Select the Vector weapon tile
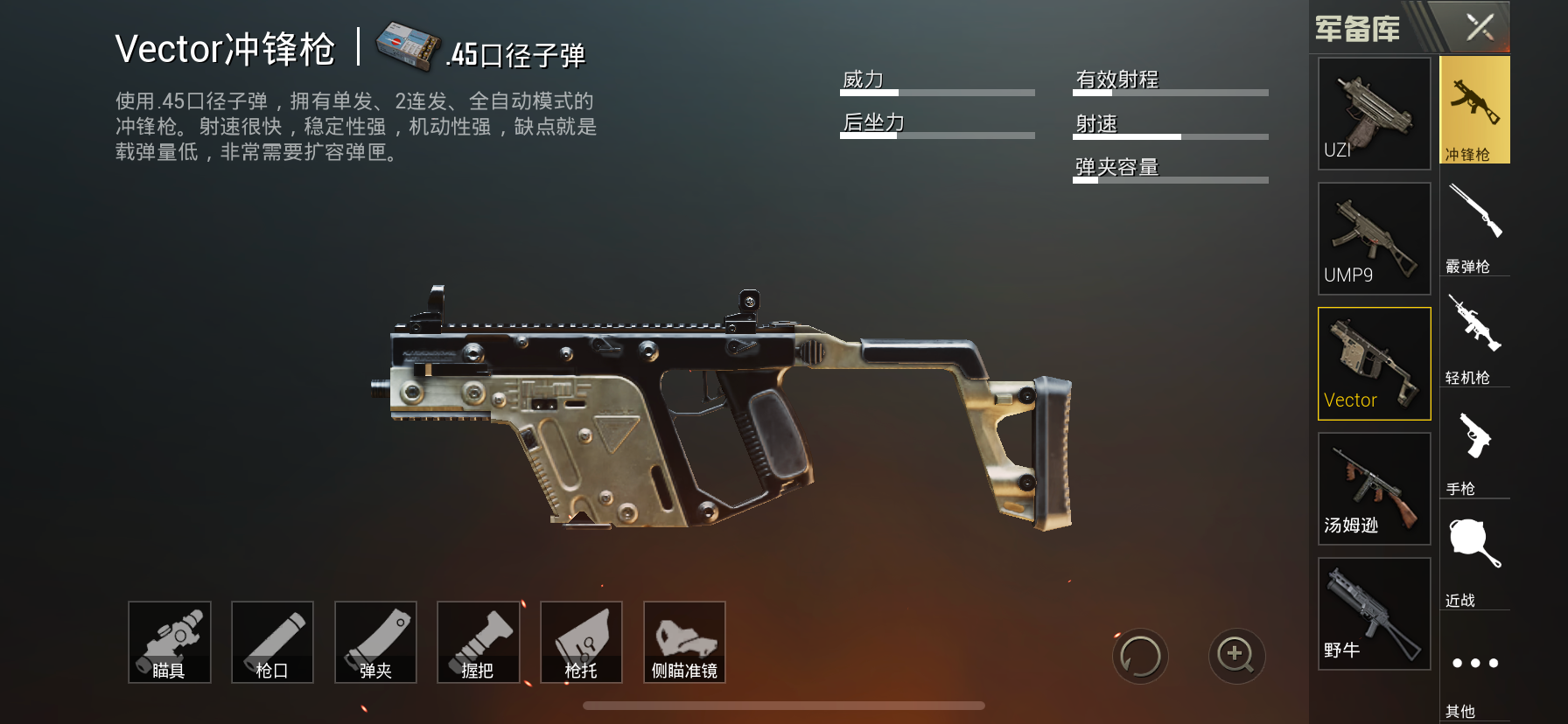The height and width of the screenshot is (724, 1568). [1374, 364]
